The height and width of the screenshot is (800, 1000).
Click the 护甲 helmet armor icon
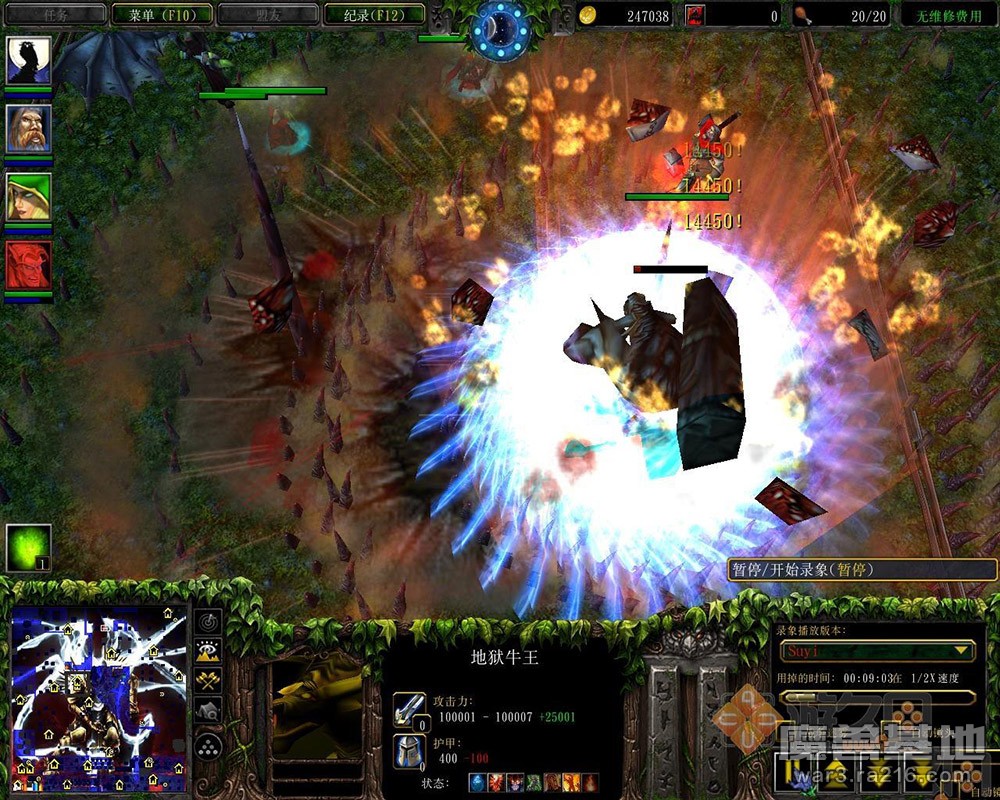pos(409,752)
